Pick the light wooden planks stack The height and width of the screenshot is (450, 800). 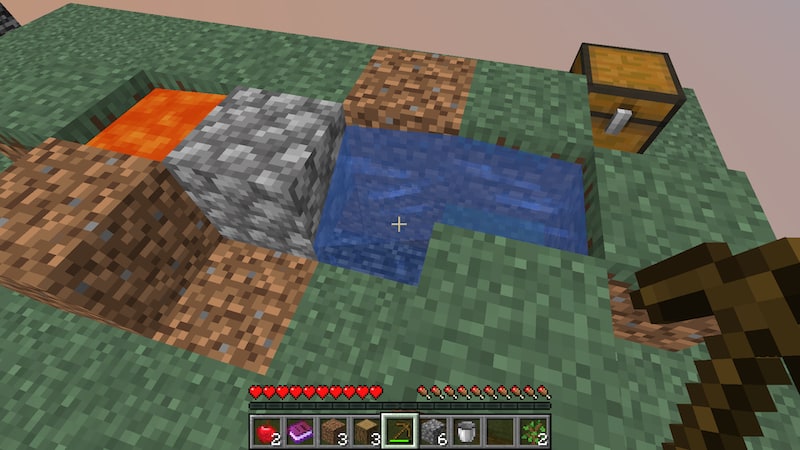(366, 431)
